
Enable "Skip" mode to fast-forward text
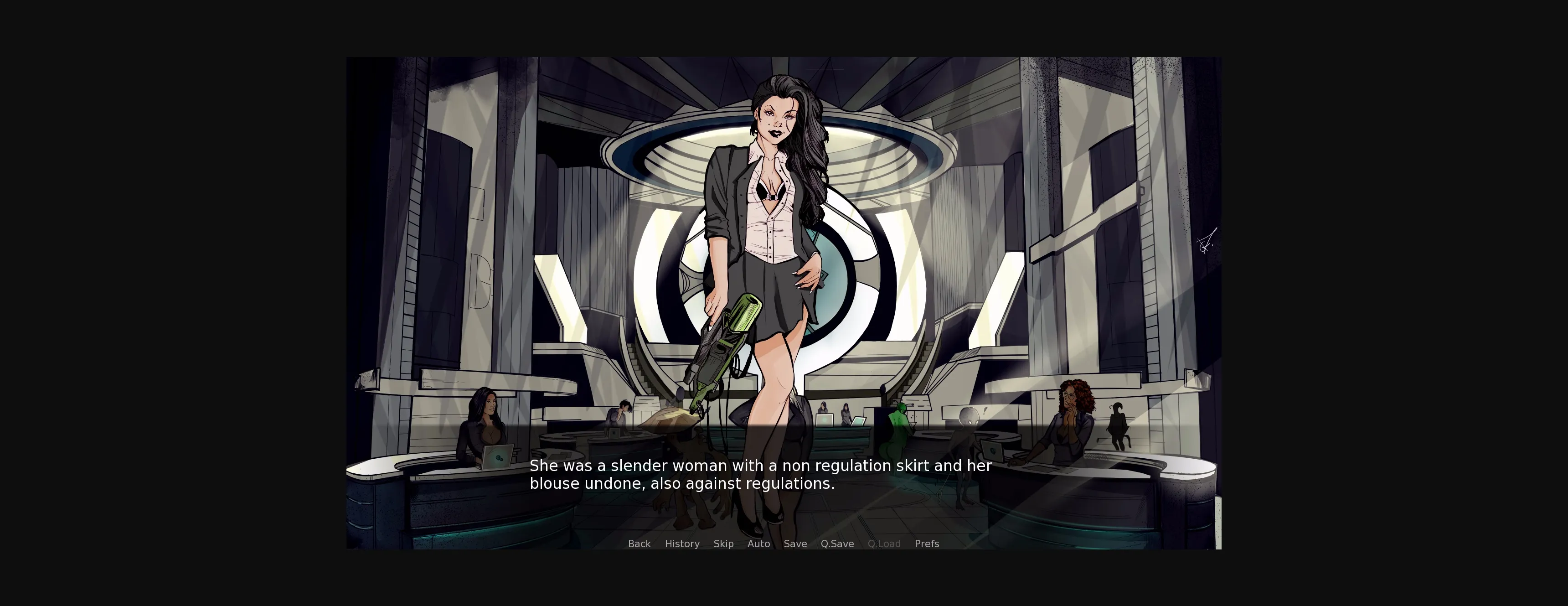click(724, 544)
